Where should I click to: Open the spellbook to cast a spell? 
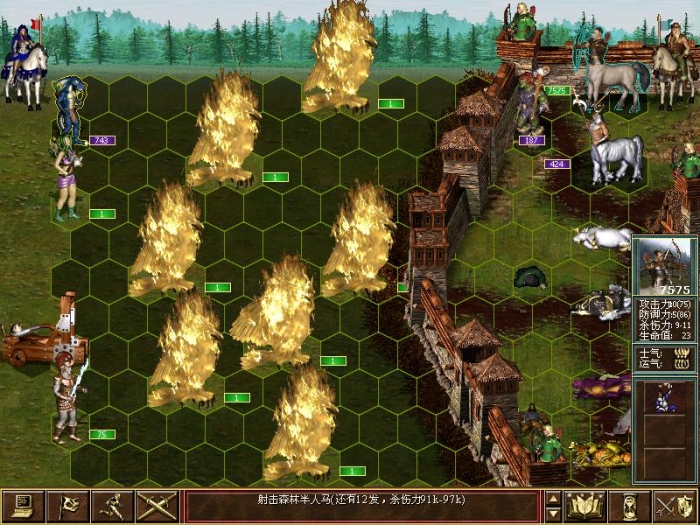(585, 506)
